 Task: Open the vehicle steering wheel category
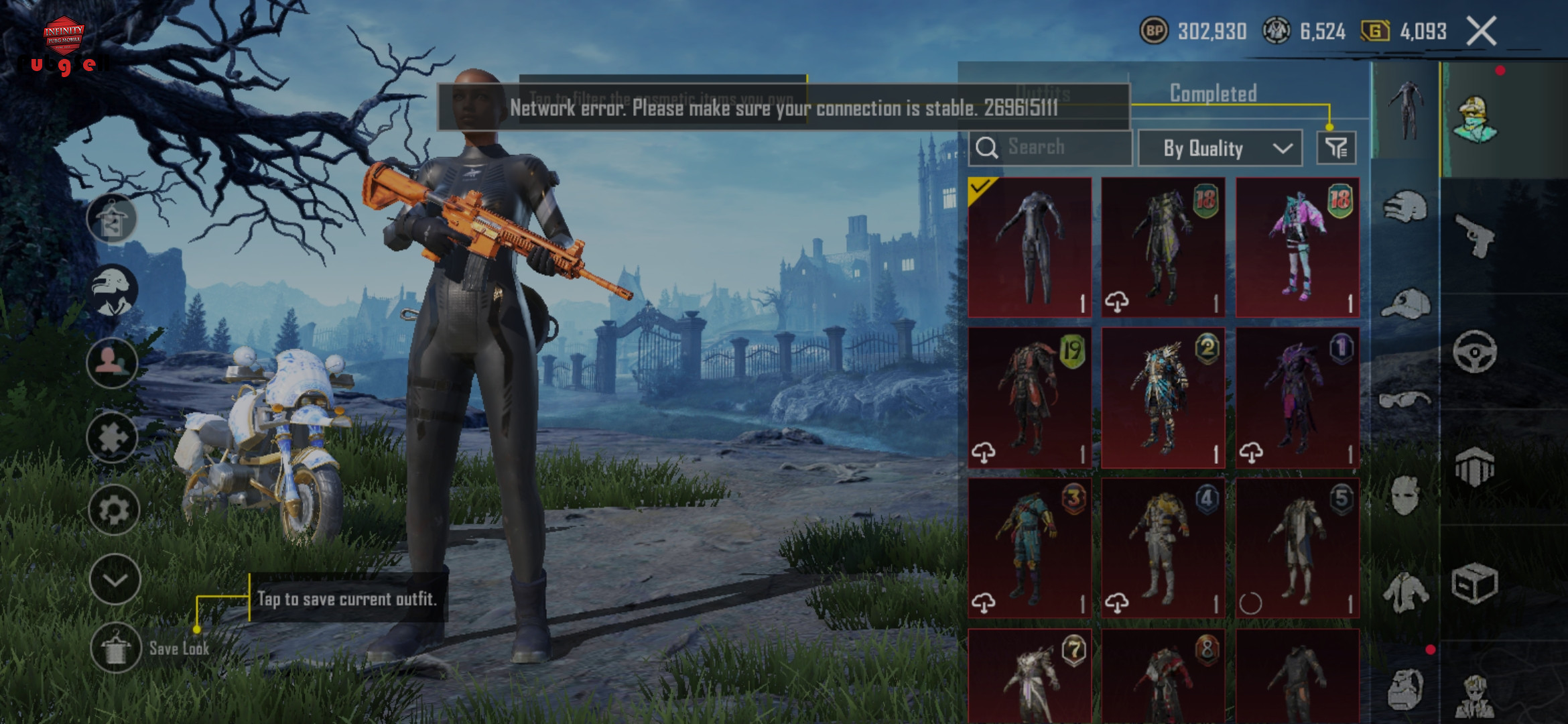pyautogui.click(x=1475, y=351)
